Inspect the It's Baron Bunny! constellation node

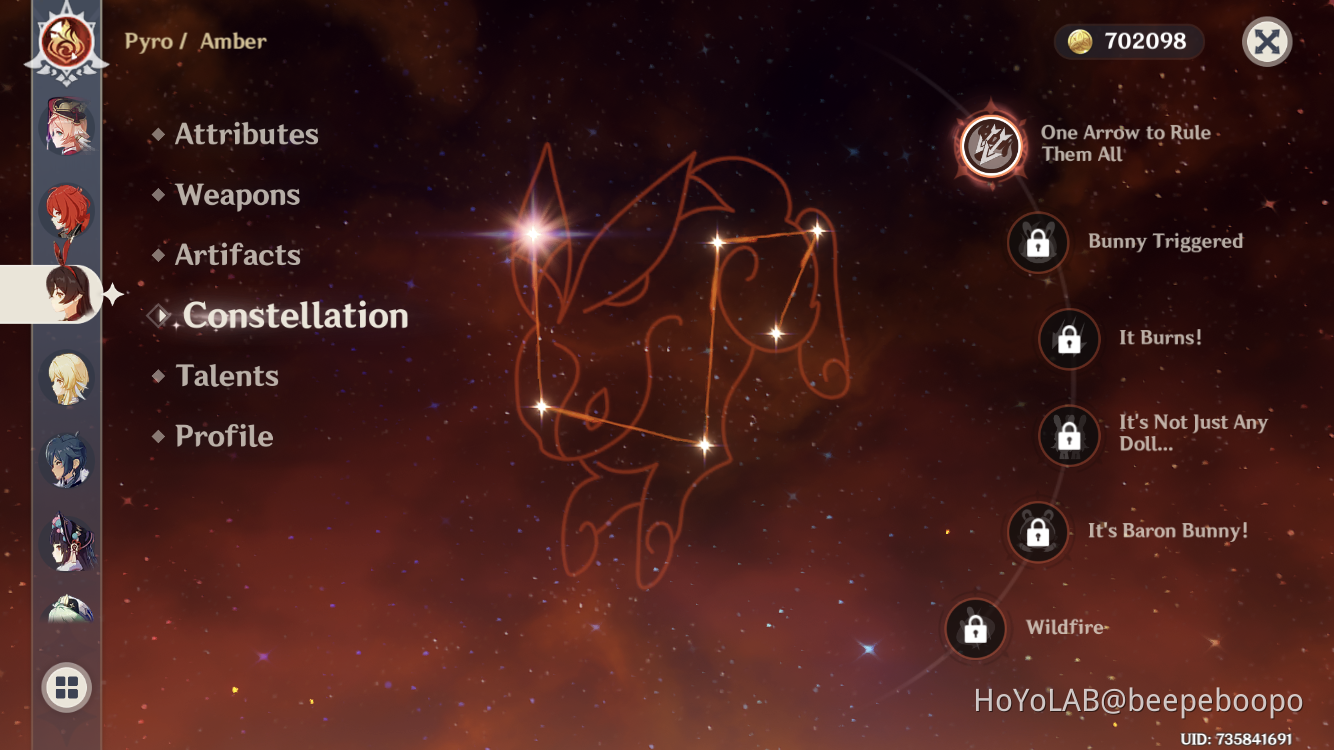pyautogui.click(x=1038, y=533)
